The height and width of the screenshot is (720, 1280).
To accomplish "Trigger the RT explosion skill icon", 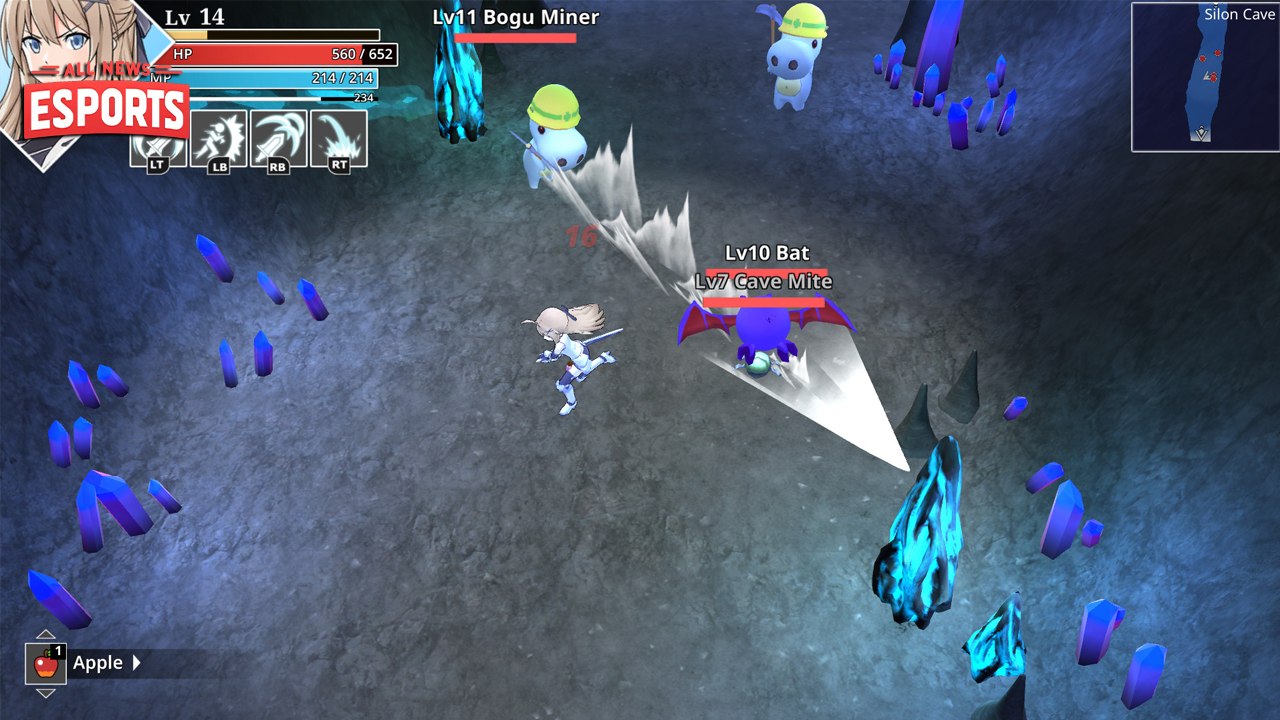I will click(340, 139).
